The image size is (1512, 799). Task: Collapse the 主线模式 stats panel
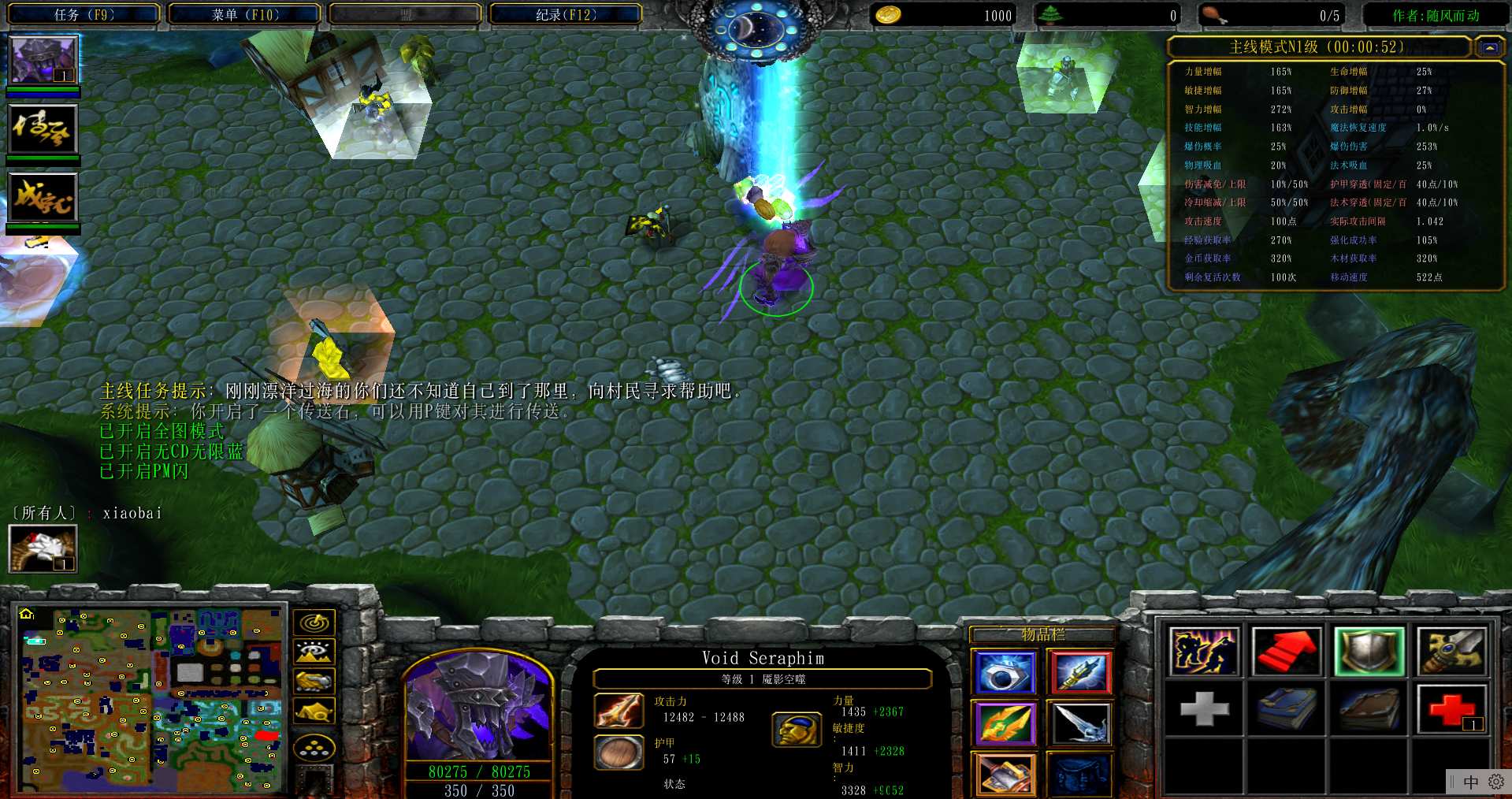click(1489, 47)
